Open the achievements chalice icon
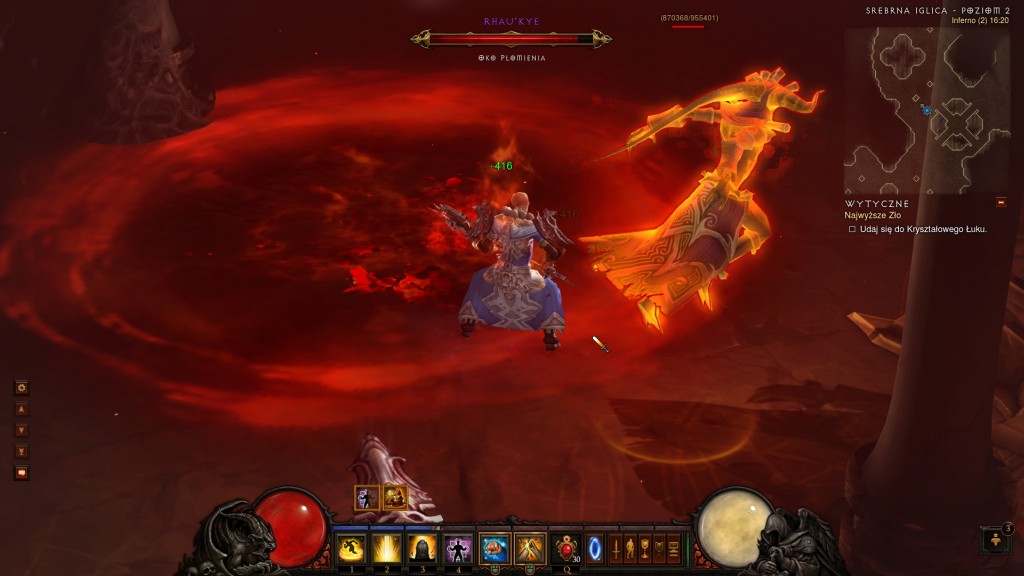Screen dimensions: 1024x576 click(x=645, y=548)
